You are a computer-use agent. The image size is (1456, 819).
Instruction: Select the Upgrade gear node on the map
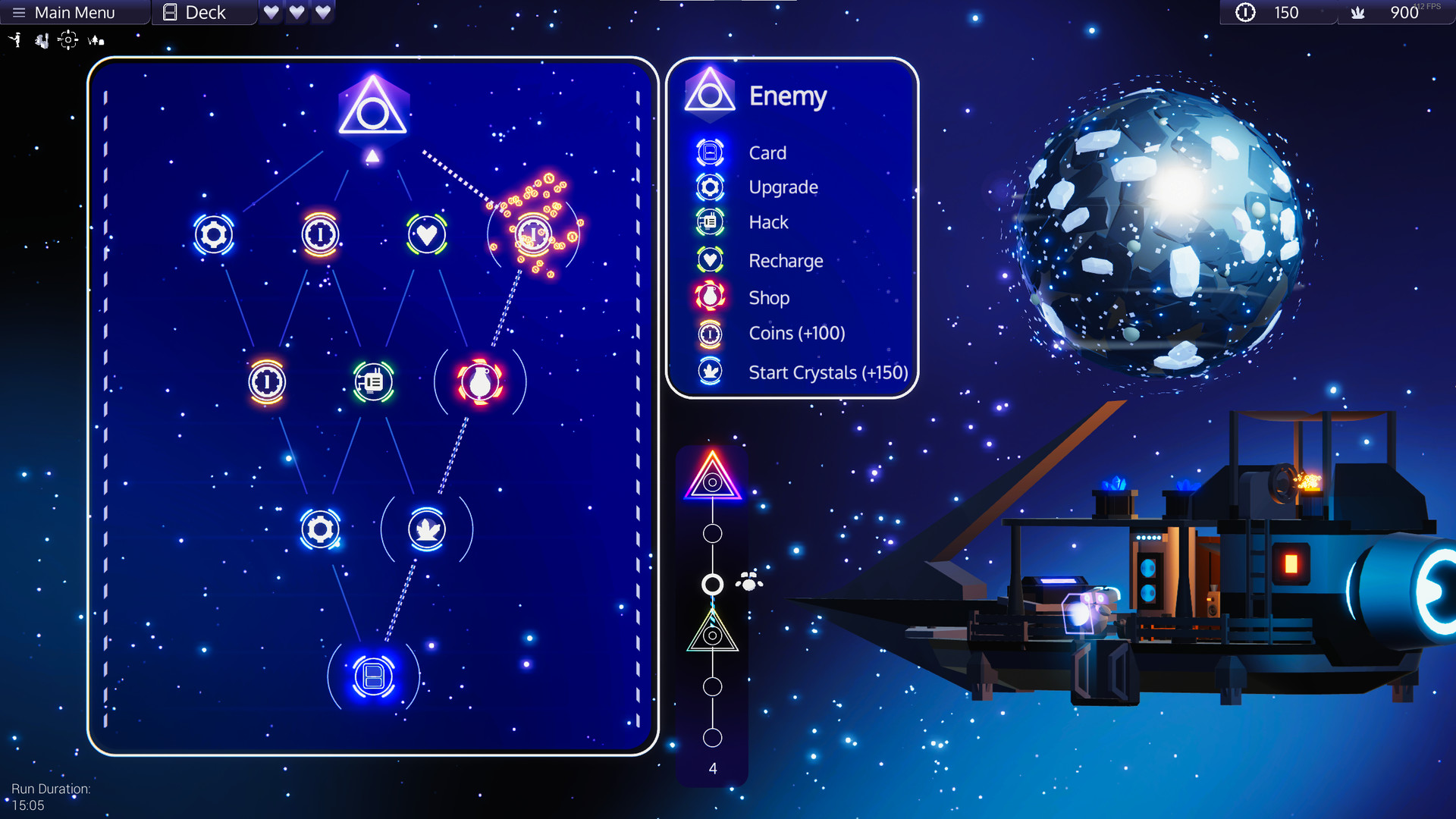215,234
